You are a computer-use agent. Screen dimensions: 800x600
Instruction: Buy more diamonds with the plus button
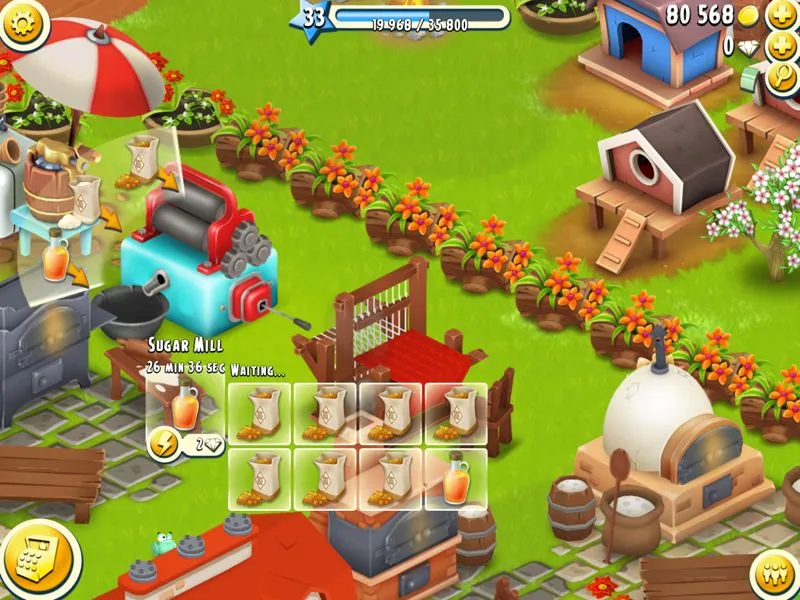782,47
